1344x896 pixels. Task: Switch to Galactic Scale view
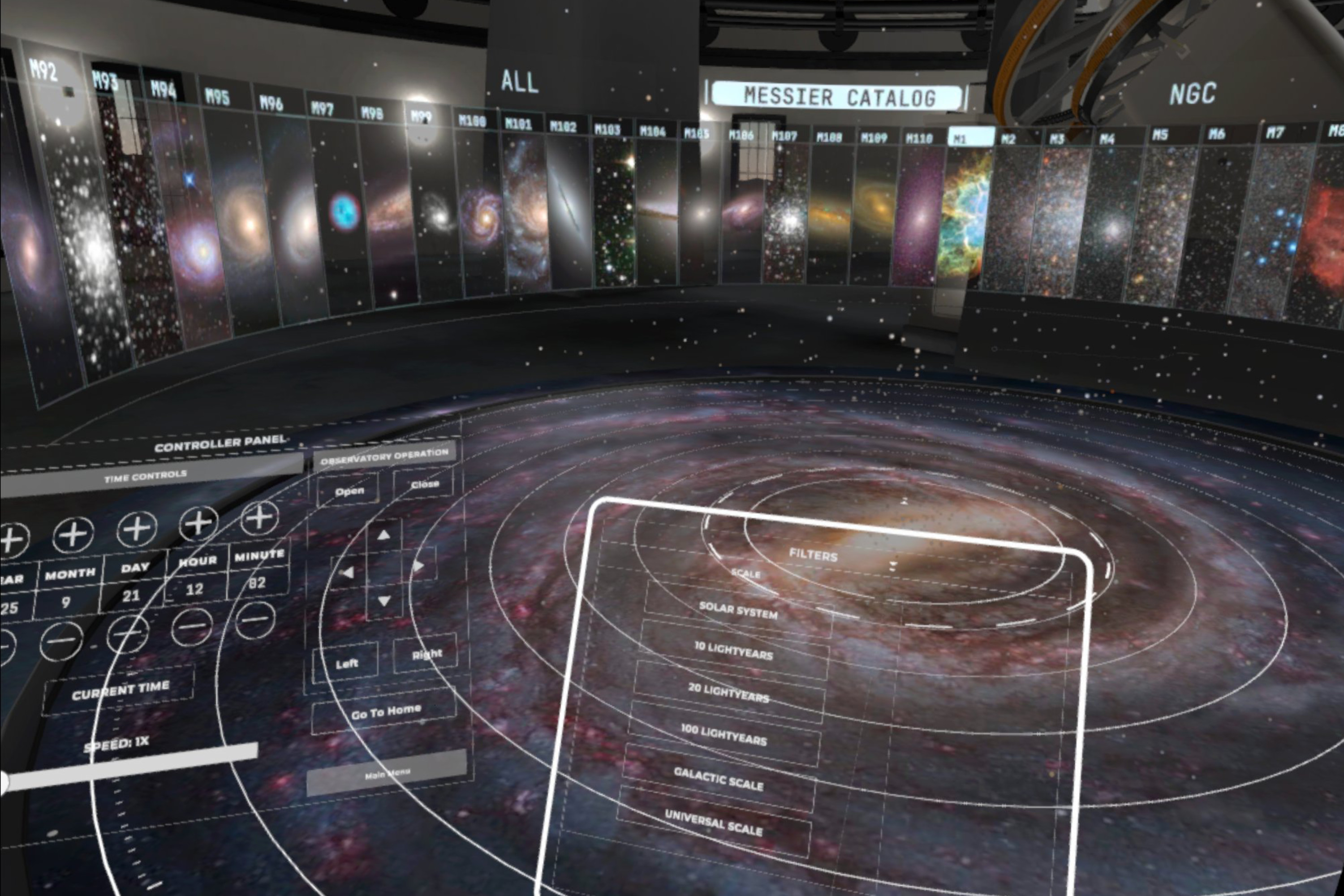click(x=718, y=778)
